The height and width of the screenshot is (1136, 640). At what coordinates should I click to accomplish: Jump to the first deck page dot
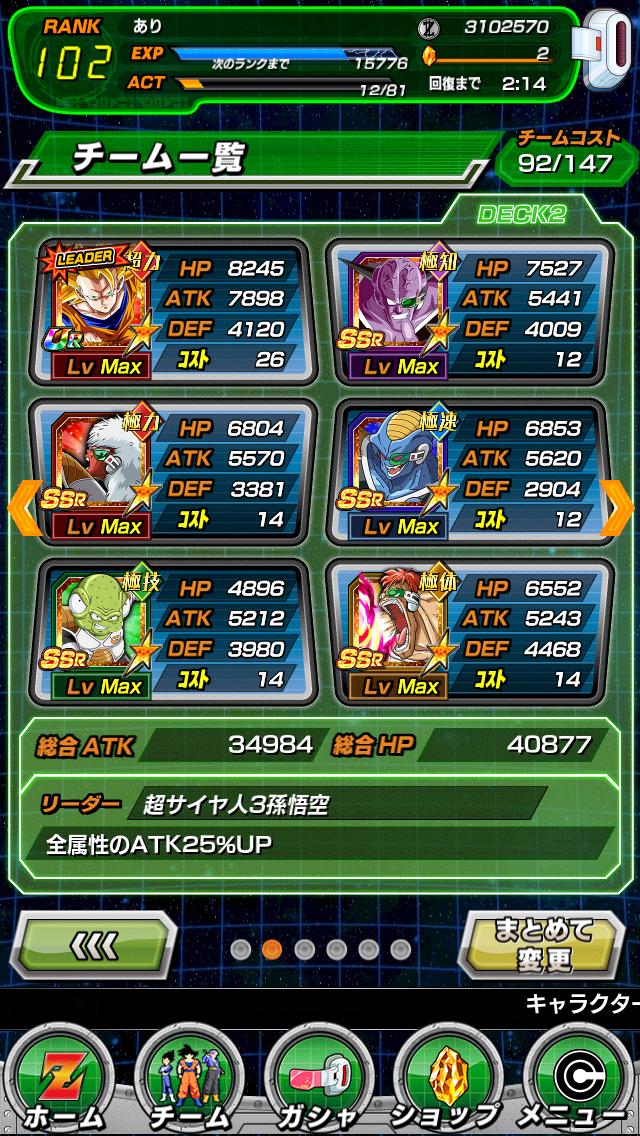pyautogui.click(x=240, y=949)
